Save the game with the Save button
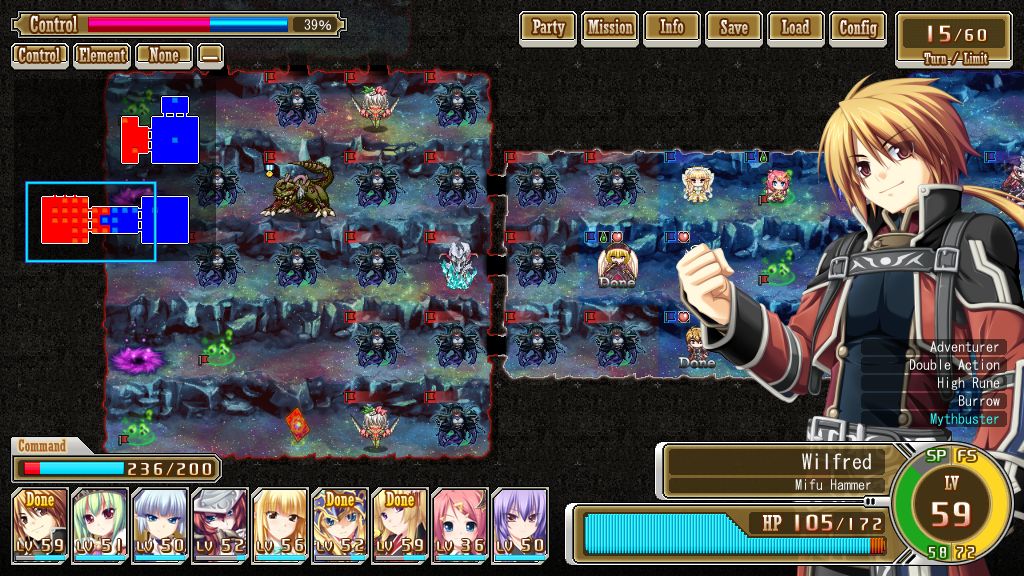Viewport: 1024px width, 576px height. tap(734, 28)
